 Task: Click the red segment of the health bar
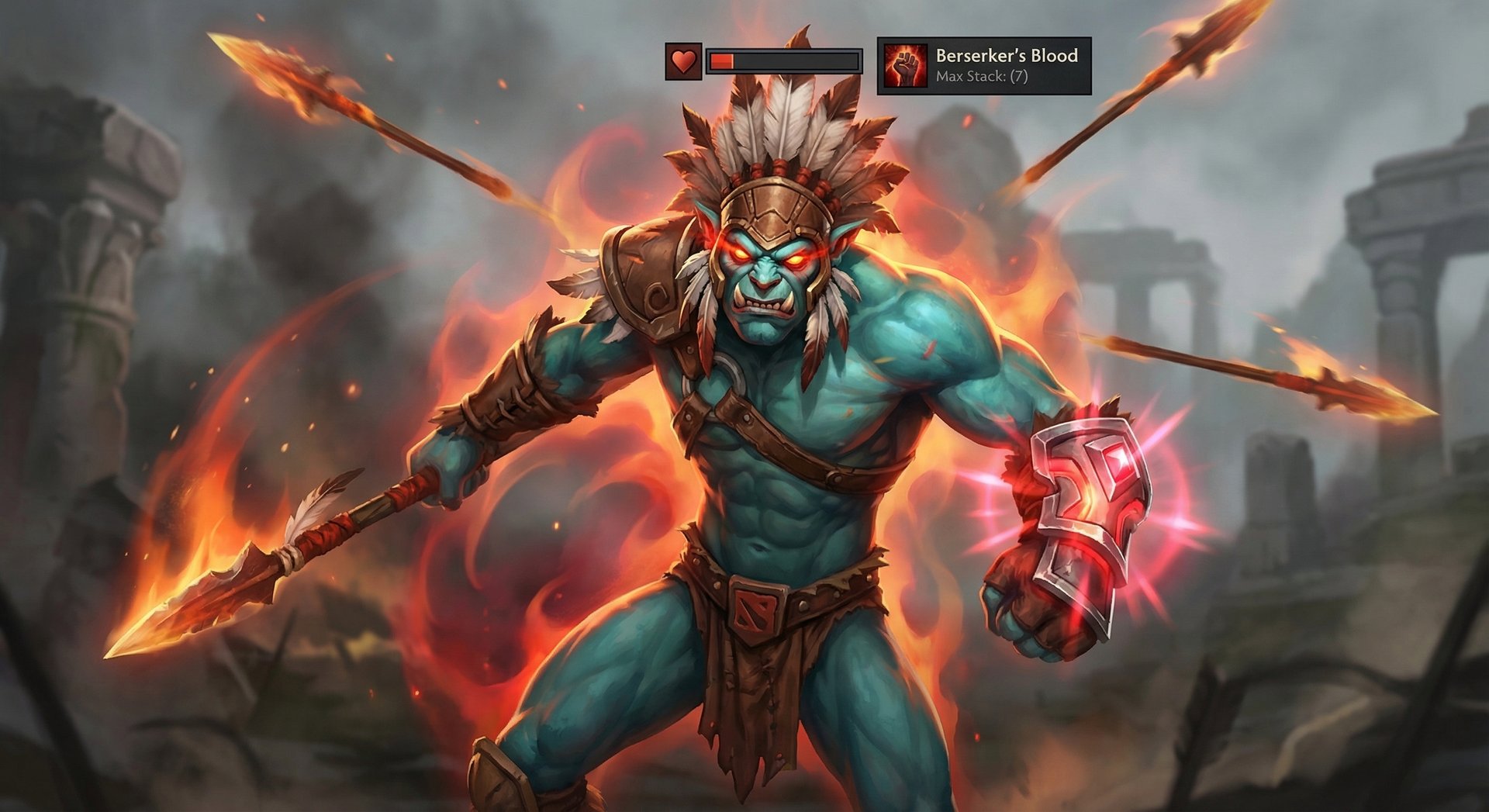click(721, 59)
